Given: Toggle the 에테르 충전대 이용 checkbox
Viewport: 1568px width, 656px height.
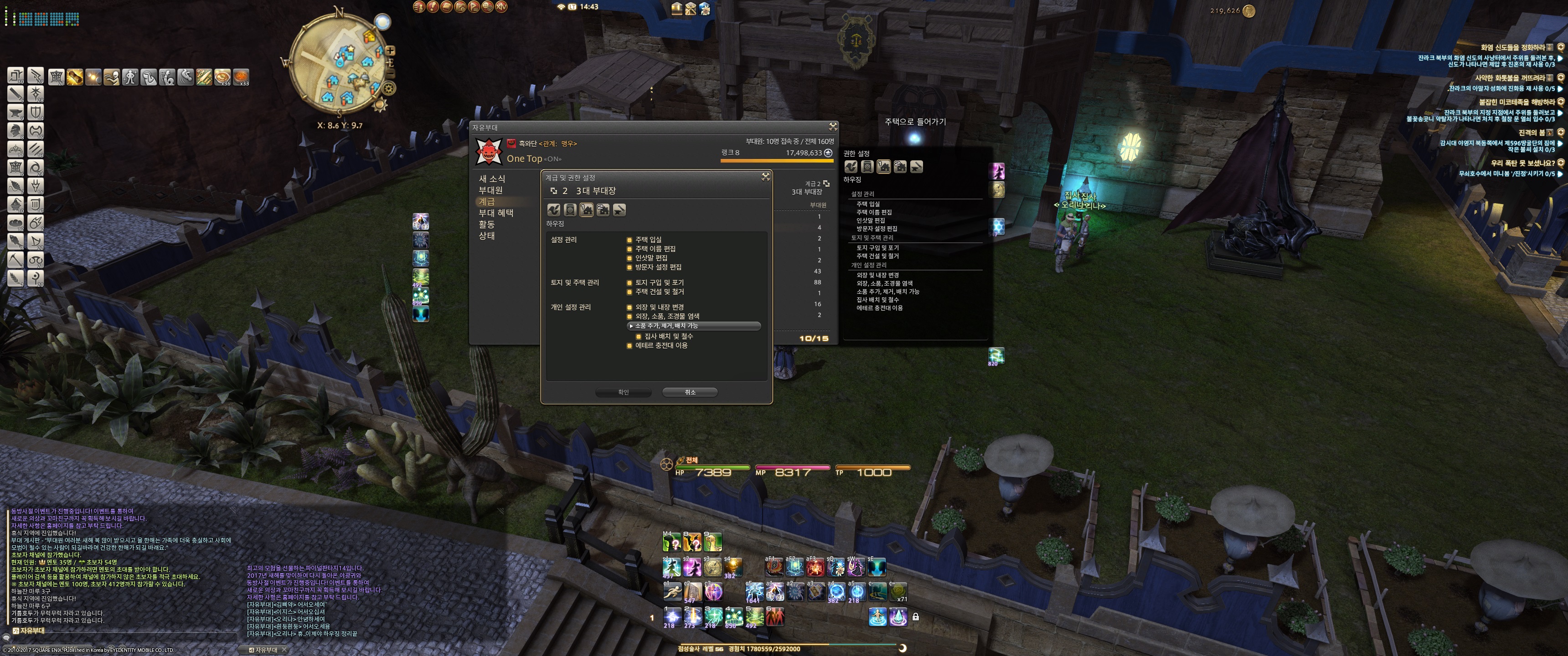Looking at the screenshot, I should (x=629, y=346).
